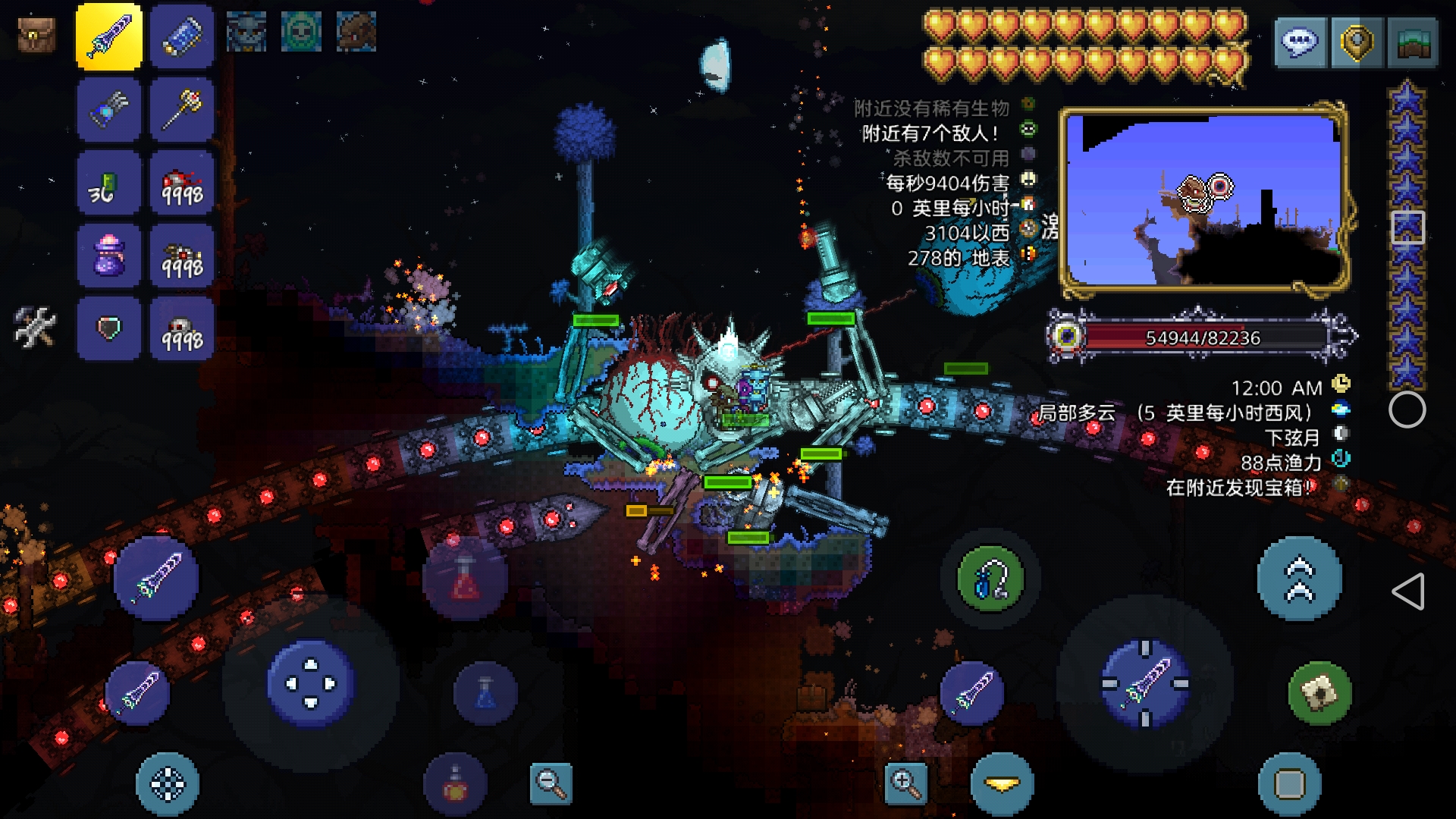Toggle the smart cursor crosshair button
Image resolution: width=1456 pixels, height=819 pixels.
tap(168, 784)
